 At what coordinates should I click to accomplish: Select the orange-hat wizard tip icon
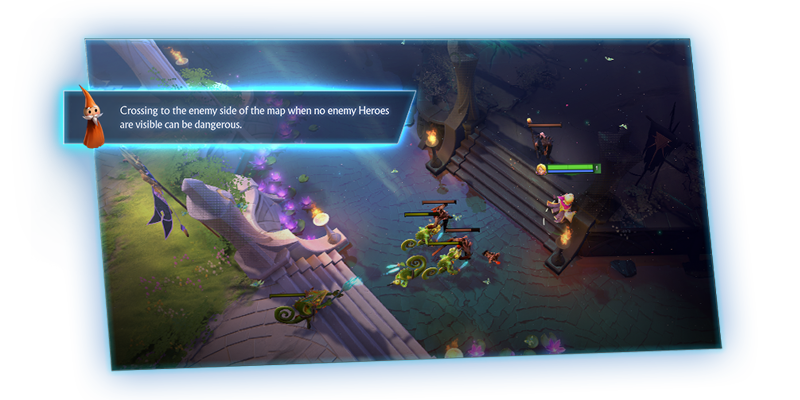(x=92, y=118)
